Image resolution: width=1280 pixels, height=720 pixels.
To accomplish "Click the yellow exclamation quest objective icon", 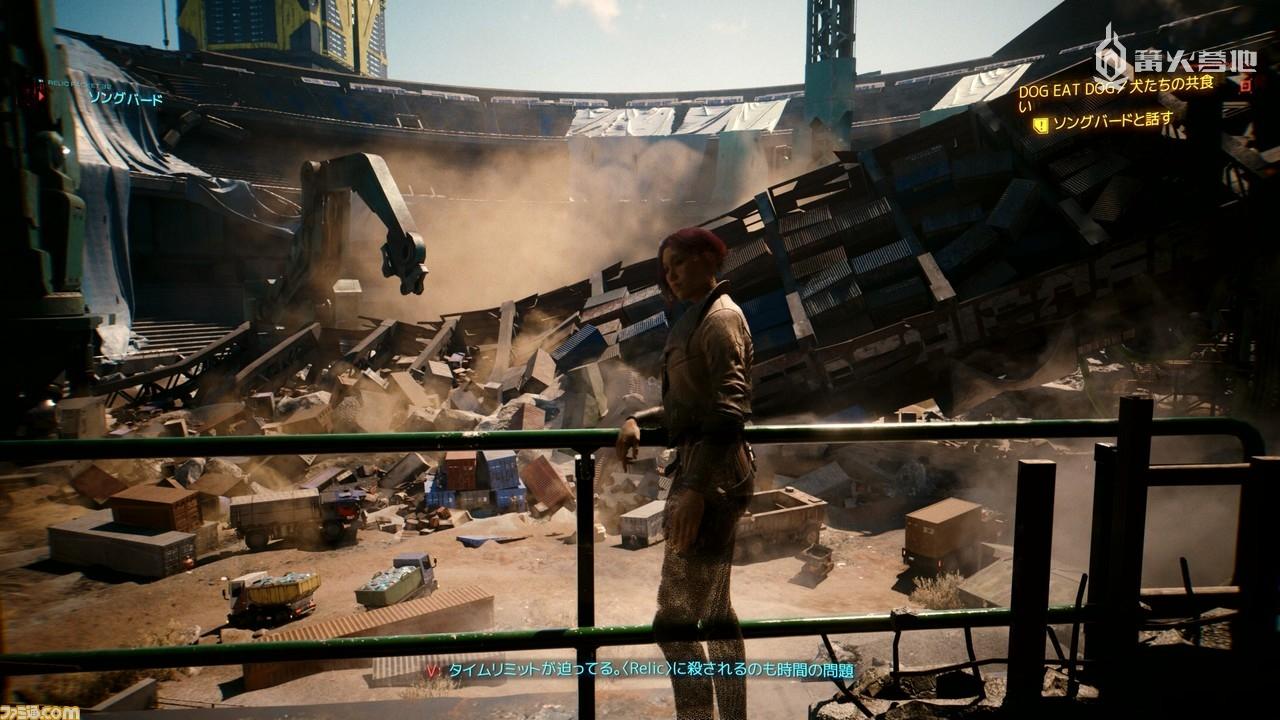I will [1040, 124].
